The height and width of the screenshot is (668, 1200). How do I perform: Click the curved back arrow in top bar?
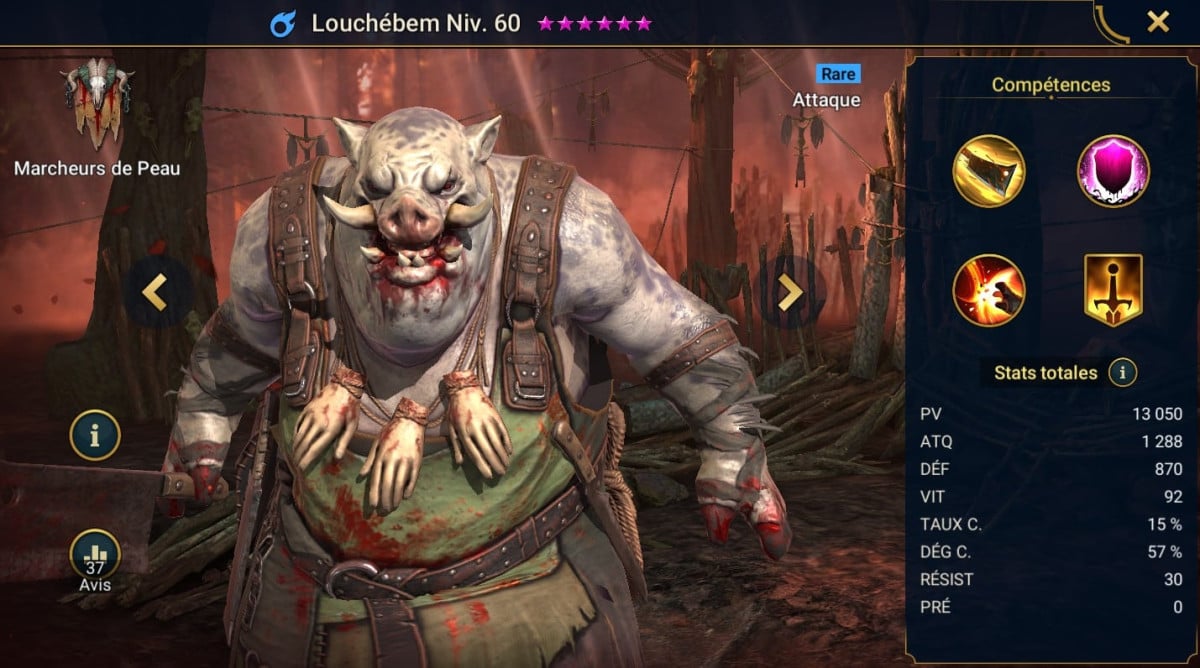[1110, 23]
